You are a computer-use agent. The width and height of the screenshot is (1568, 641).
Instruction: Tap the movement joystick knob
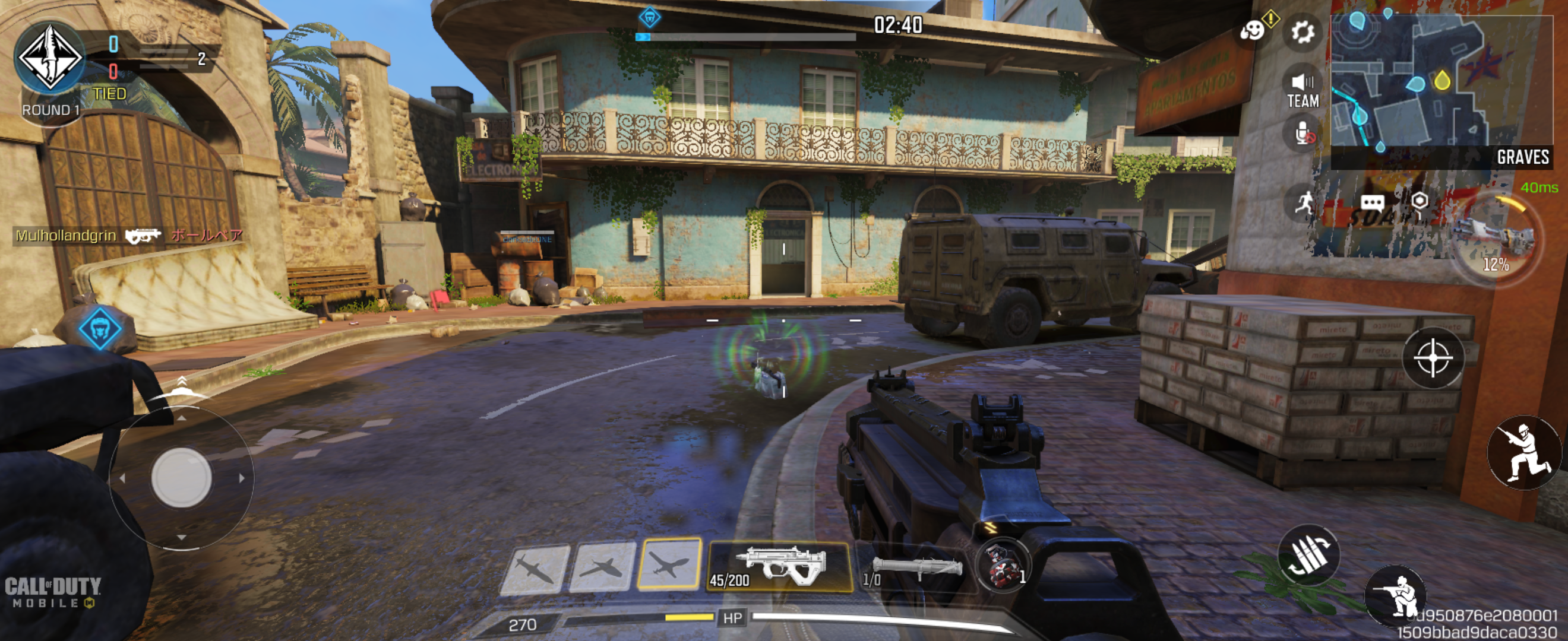point(181,477)
